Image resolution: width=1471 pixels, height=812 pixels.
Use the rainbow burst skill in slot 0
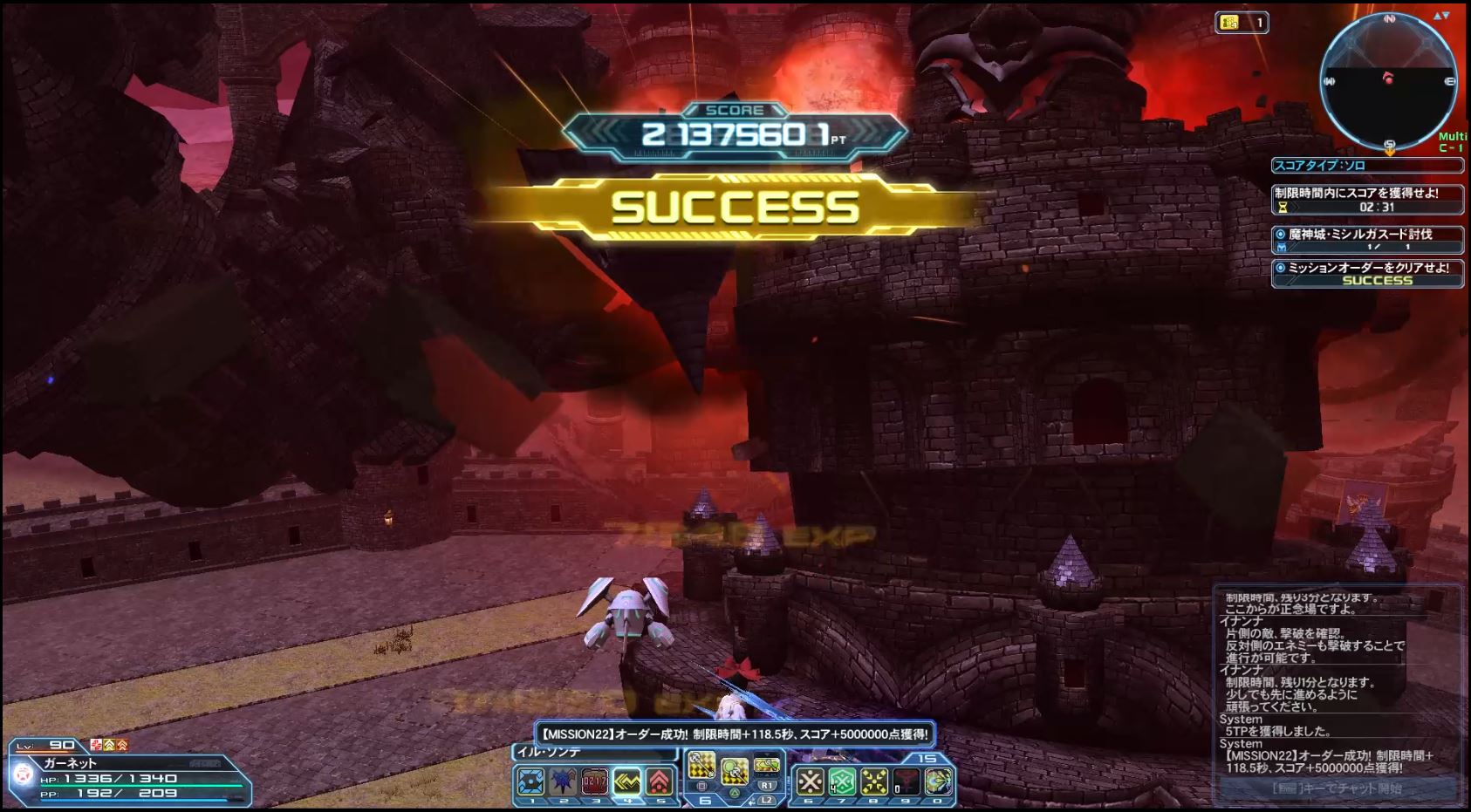point(938,781)
